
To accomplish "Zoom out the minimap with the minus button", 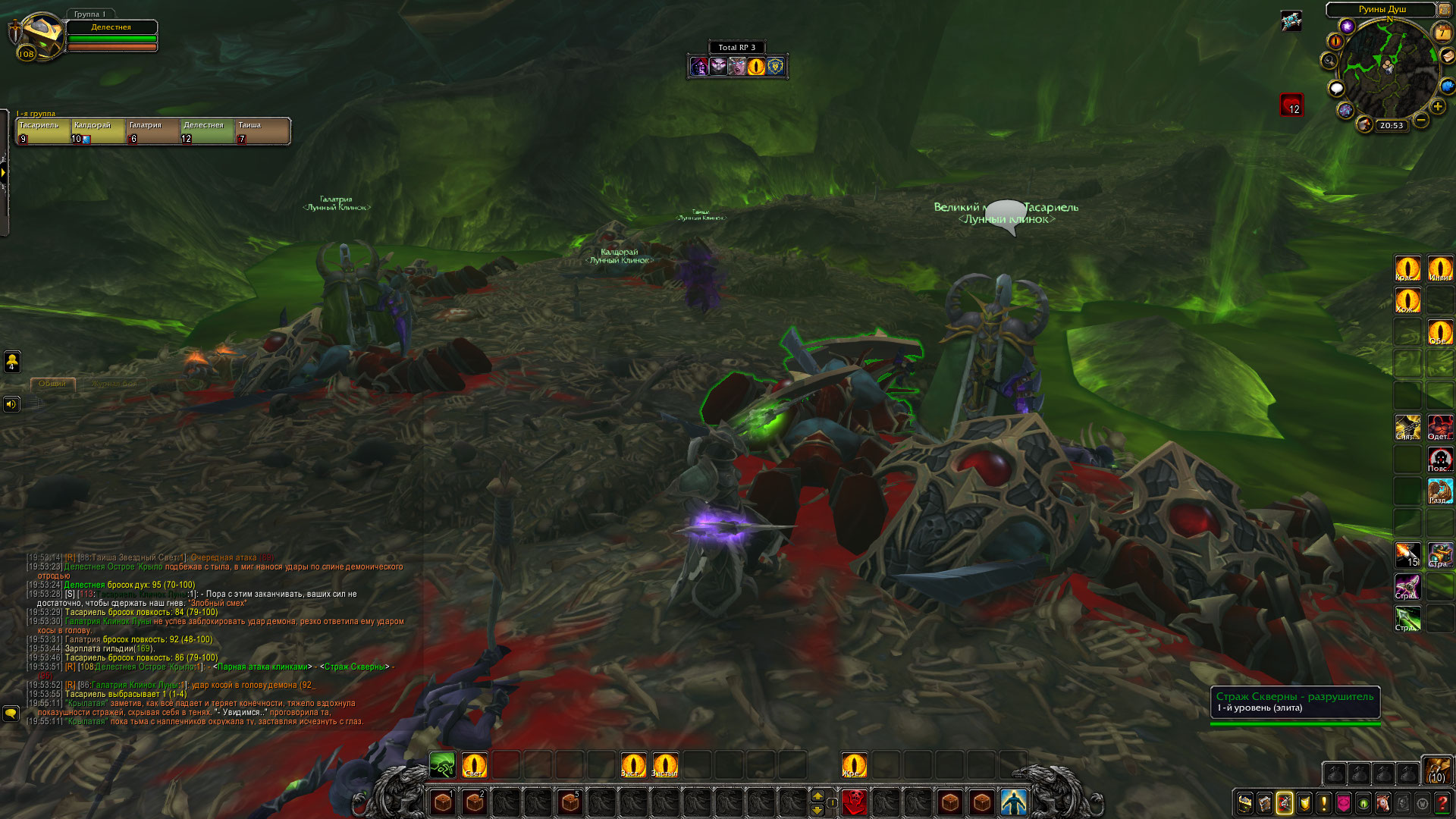I will point(1421,120).
